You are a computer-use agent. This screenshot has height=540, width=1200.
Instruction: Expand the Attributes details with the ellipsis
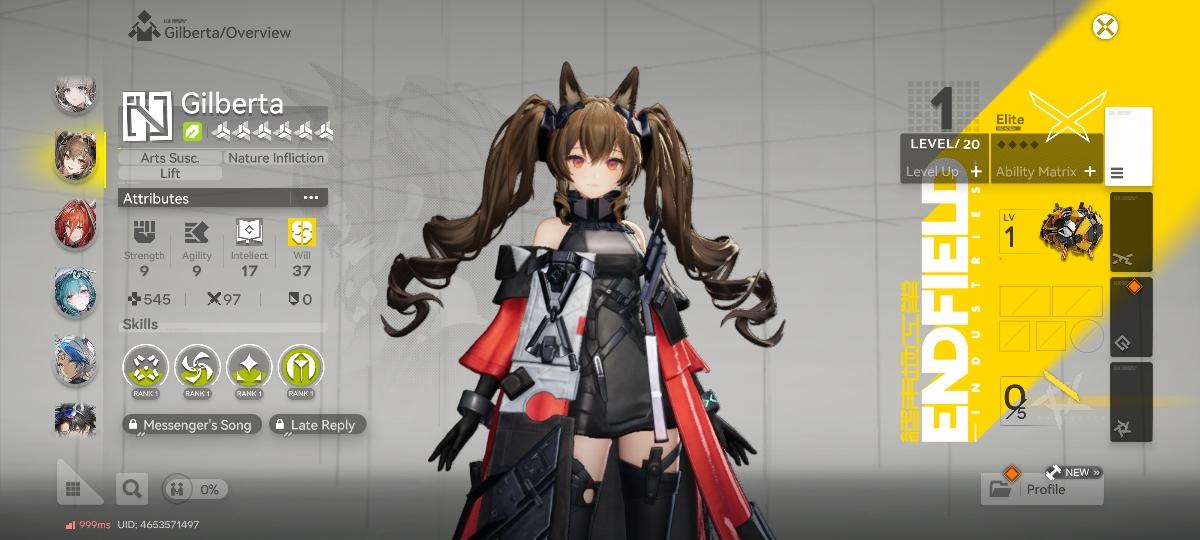310,198
